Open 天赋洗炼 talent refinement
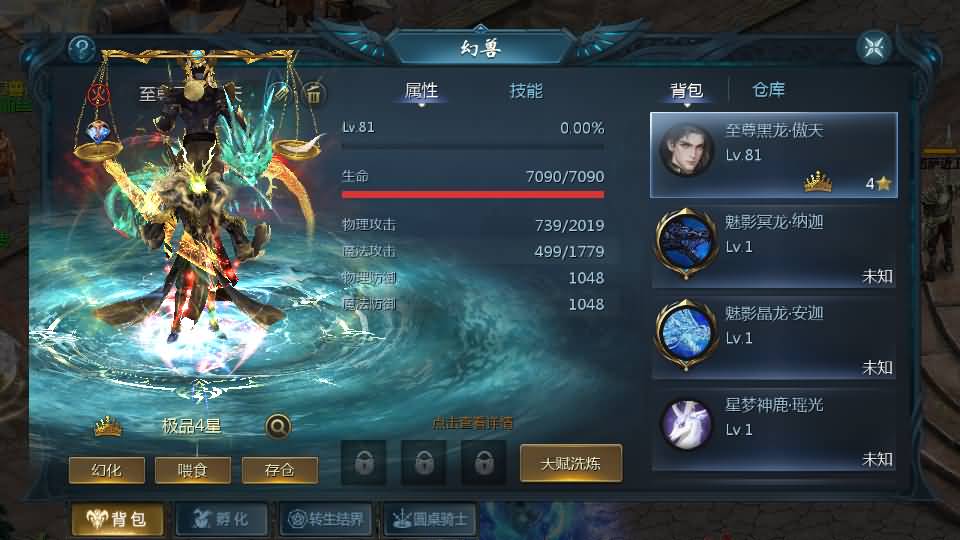 point(570,463)
